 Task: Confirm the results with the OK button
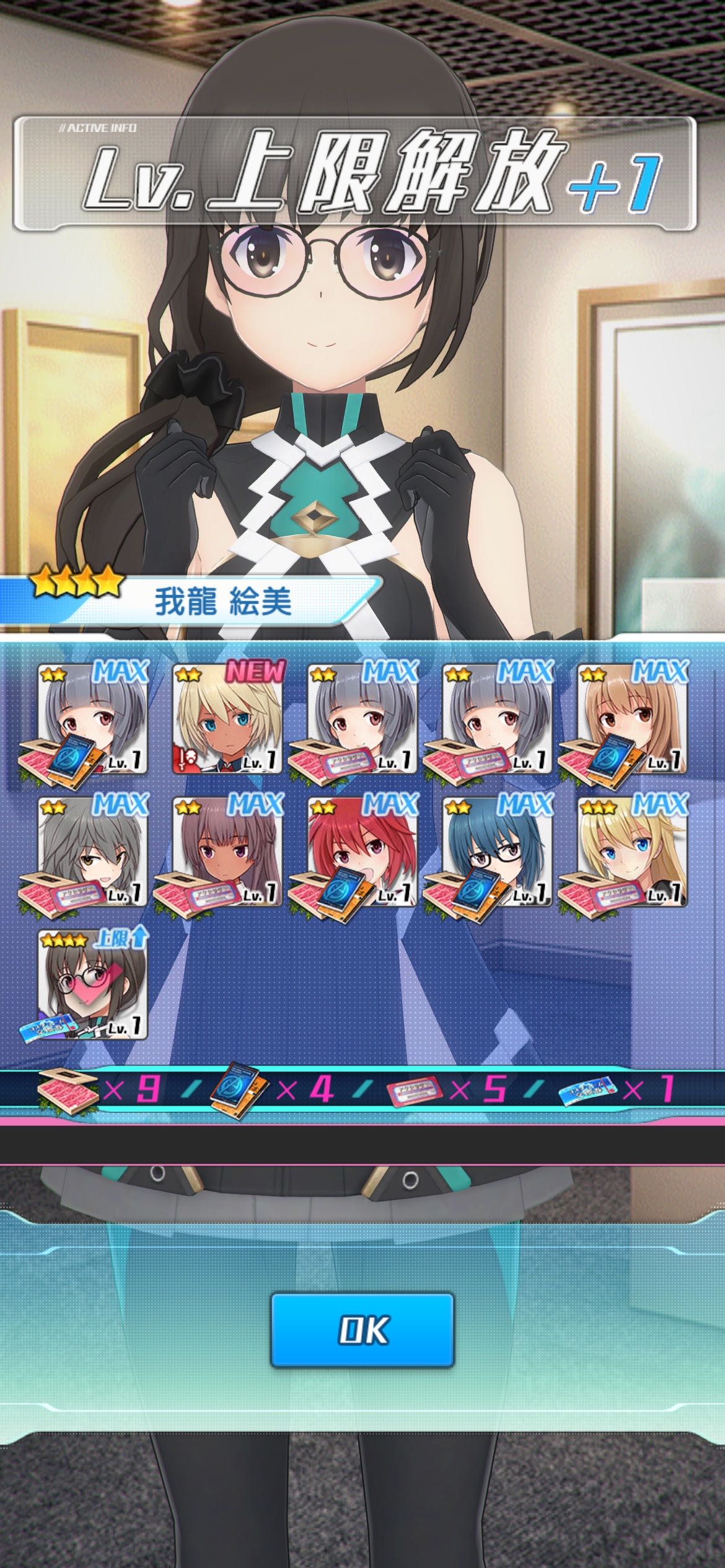point(362,1330)
